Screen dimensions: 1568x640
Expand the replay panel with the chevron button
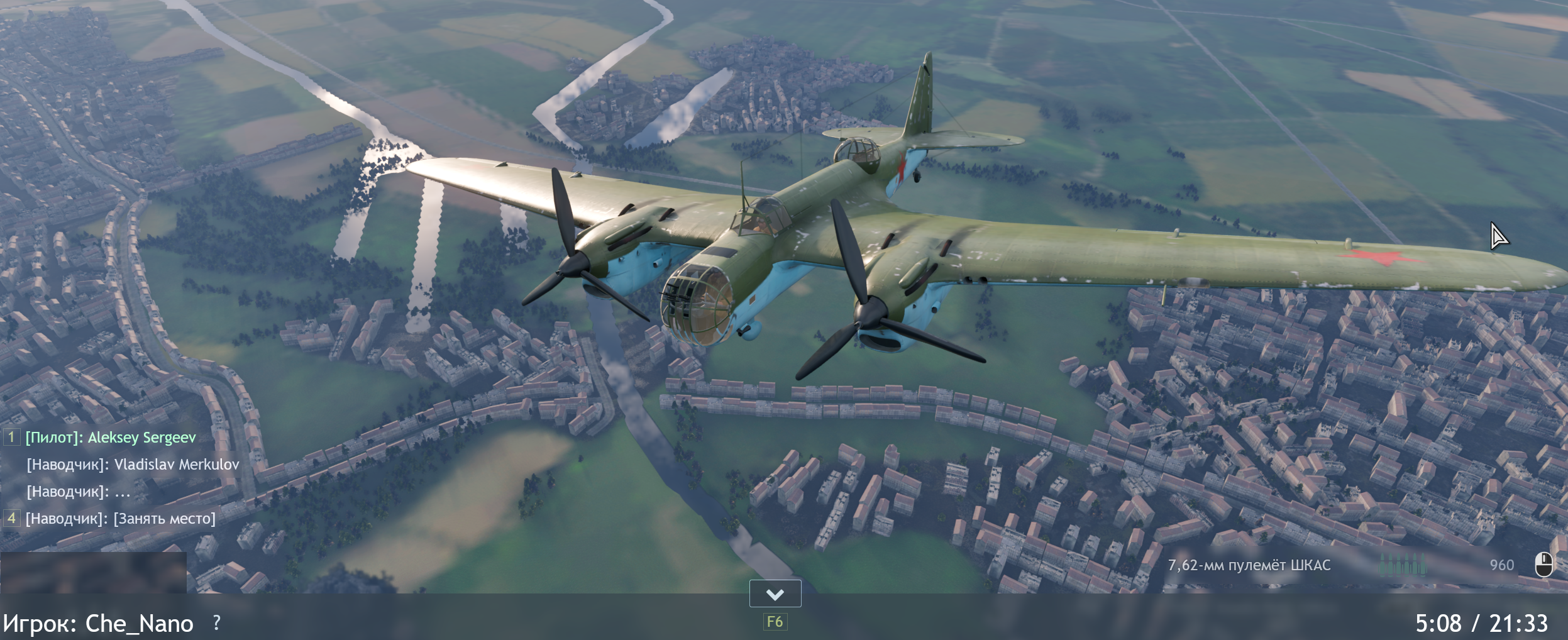tap(775, 594)
